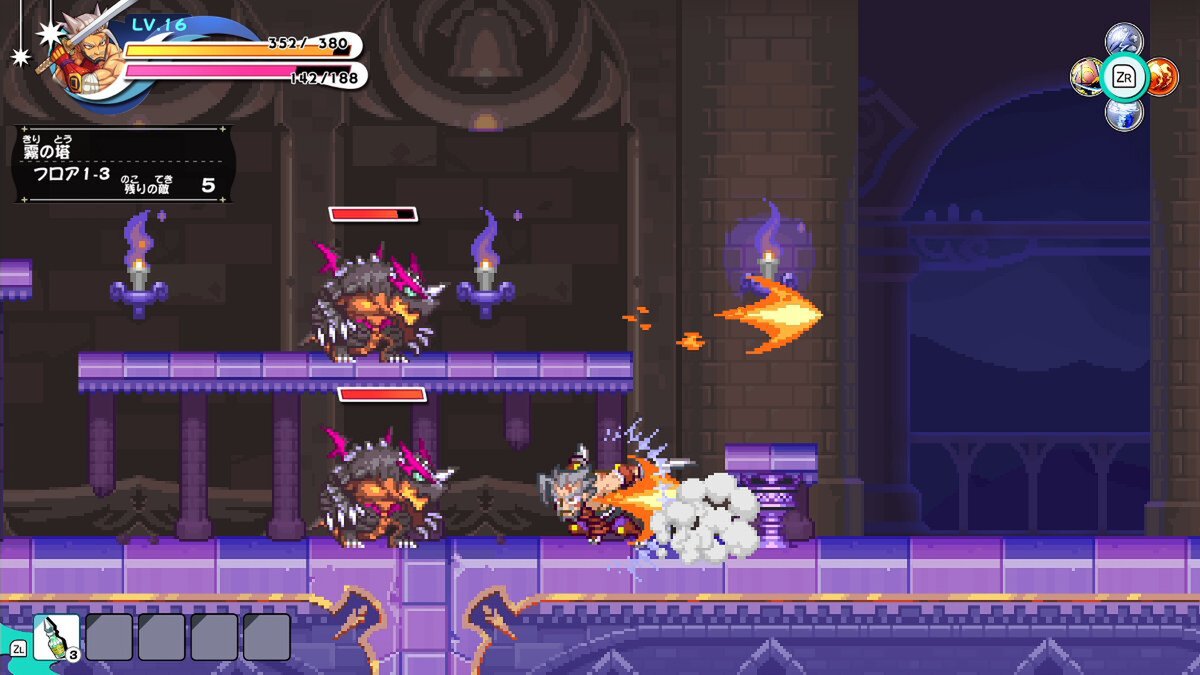1200x675 pixels.
Task: Select the potion bottle item slot
Action: 56,637
